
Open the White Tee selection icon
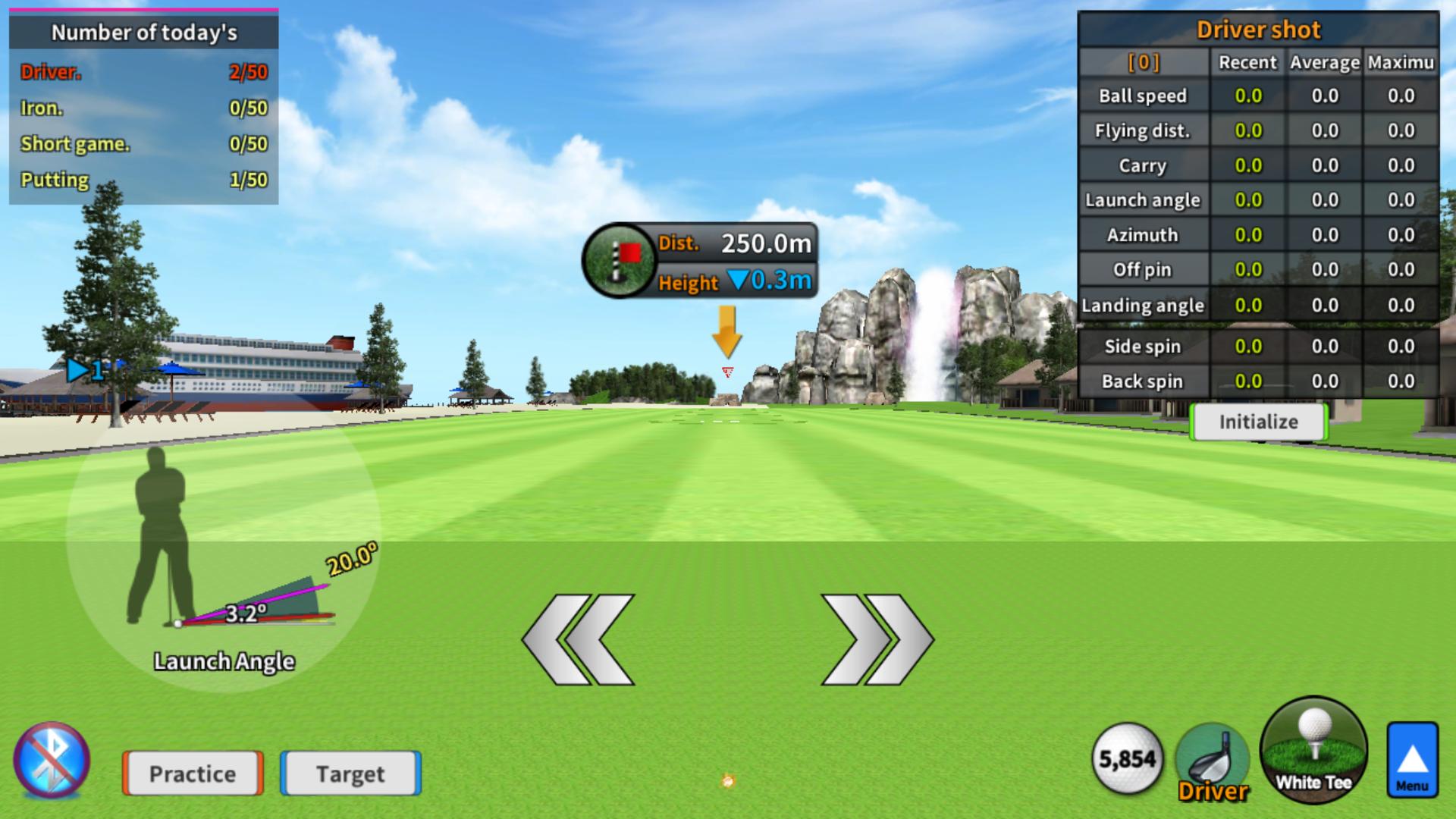click(x=1313, y=757)
